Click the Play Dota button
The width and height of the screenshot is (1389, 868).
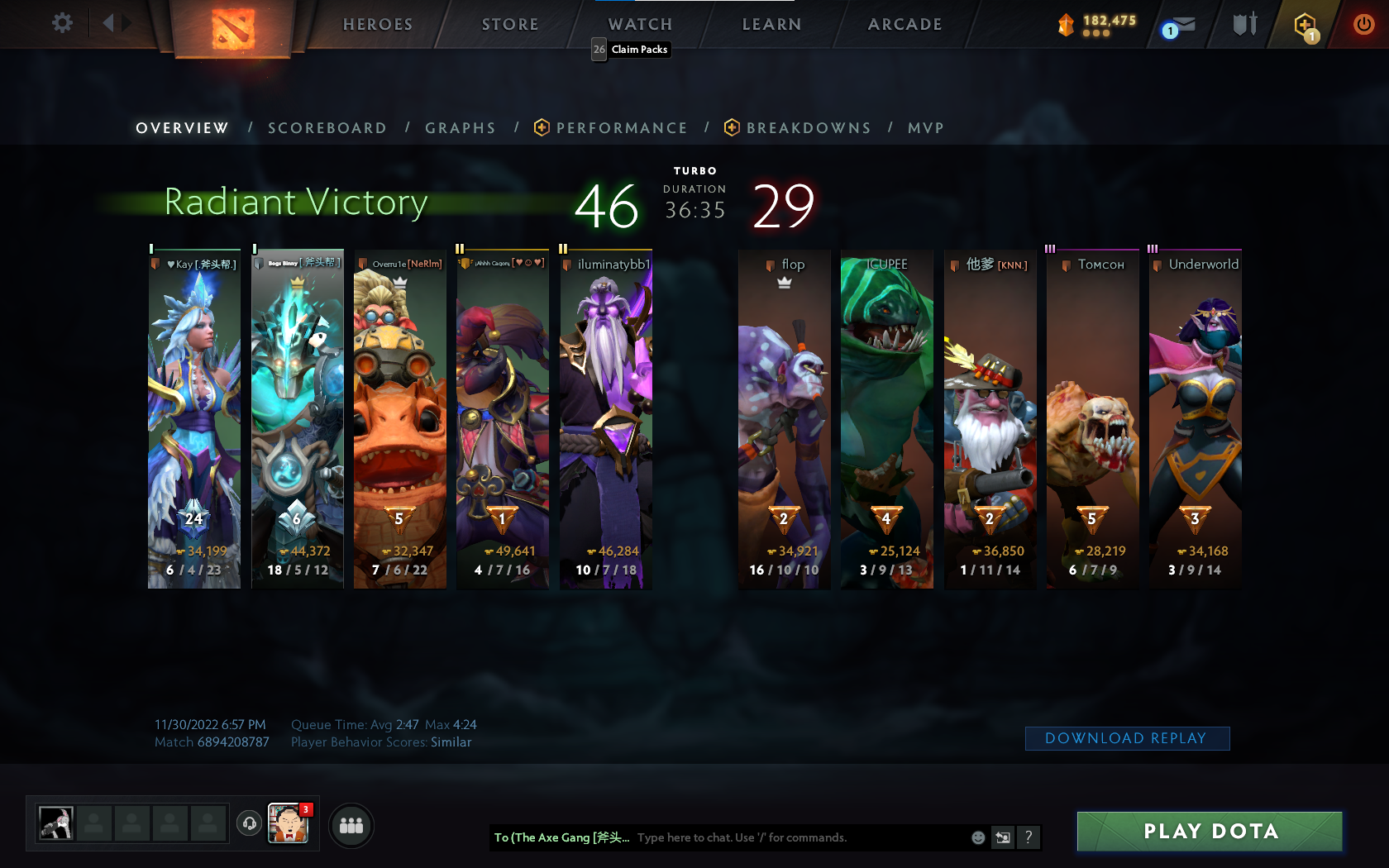[x=1210, y=832]
